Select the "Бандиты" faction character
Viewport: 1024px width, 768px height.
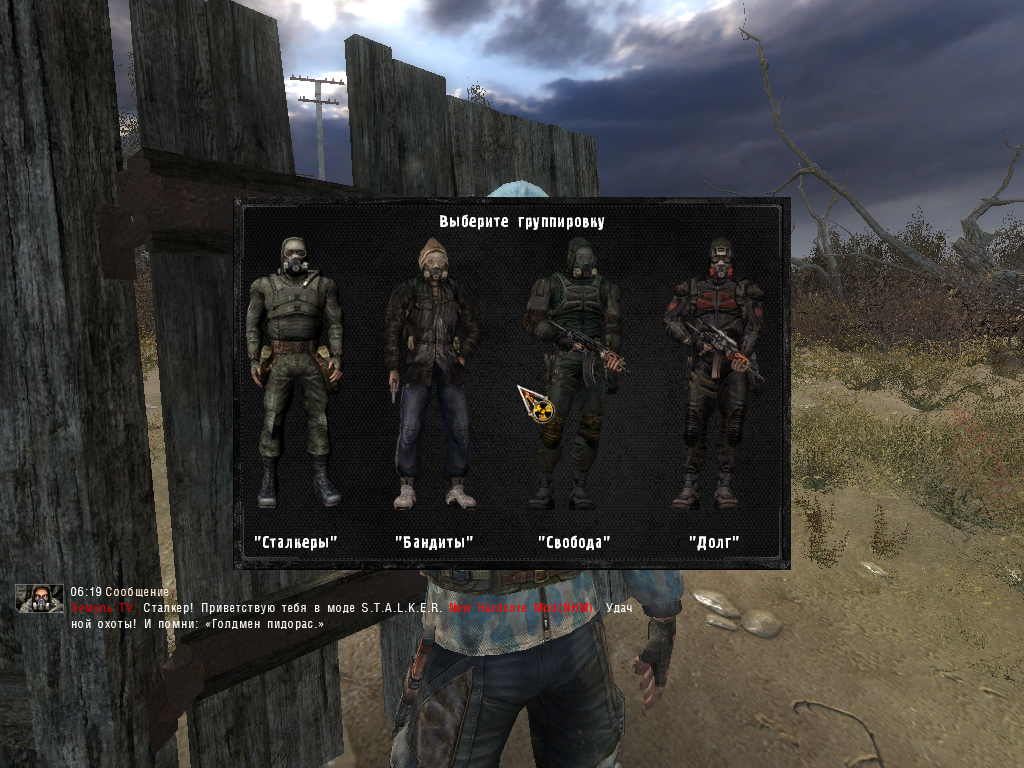pos(433,372)
